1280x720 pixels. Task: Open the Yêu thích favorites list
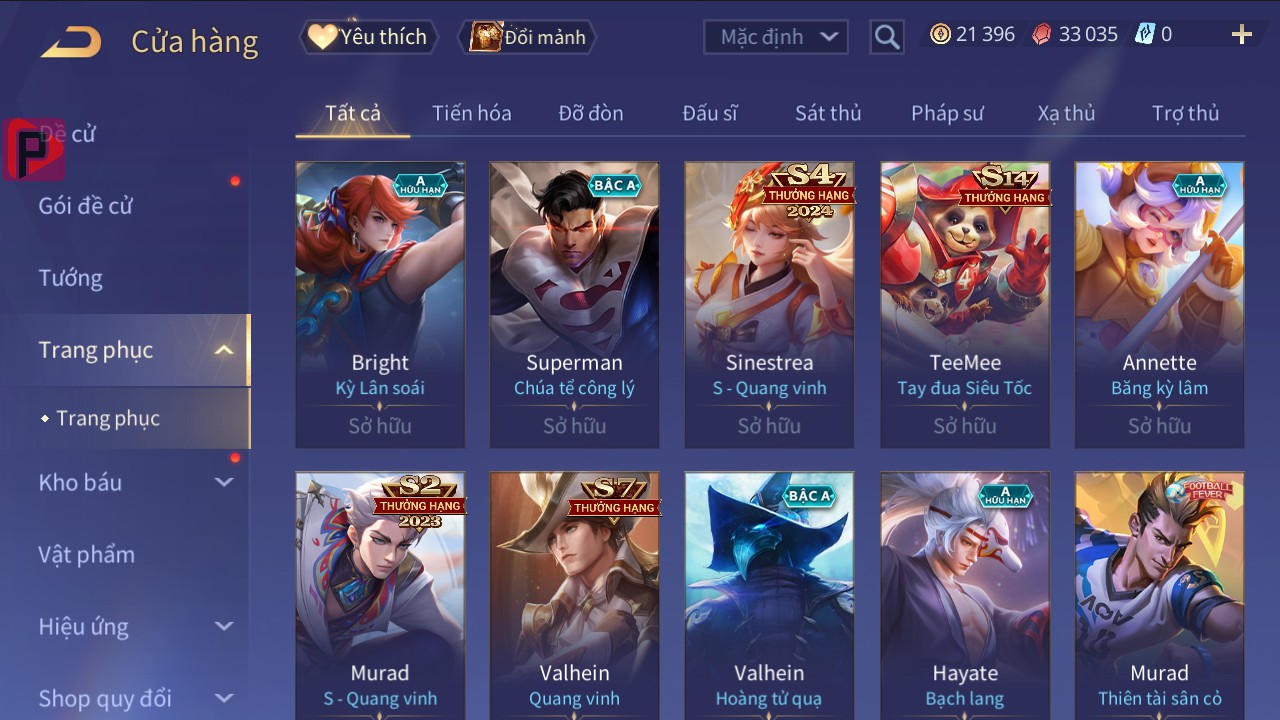coord(367,37)
